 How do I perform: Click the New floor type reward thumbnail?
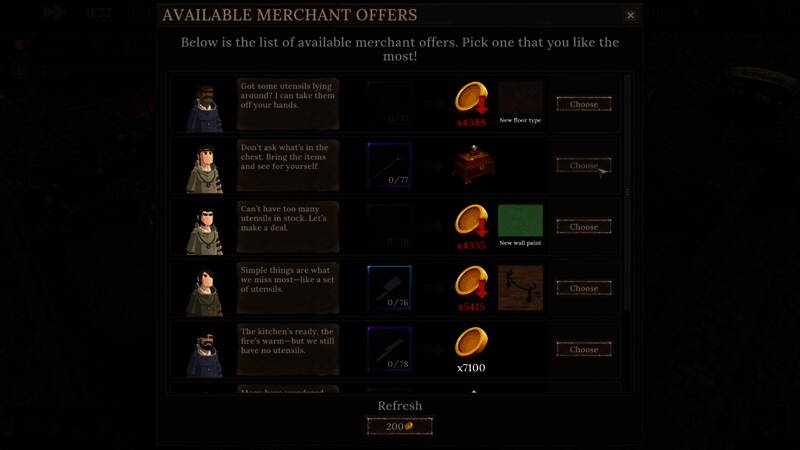point(520,98)
